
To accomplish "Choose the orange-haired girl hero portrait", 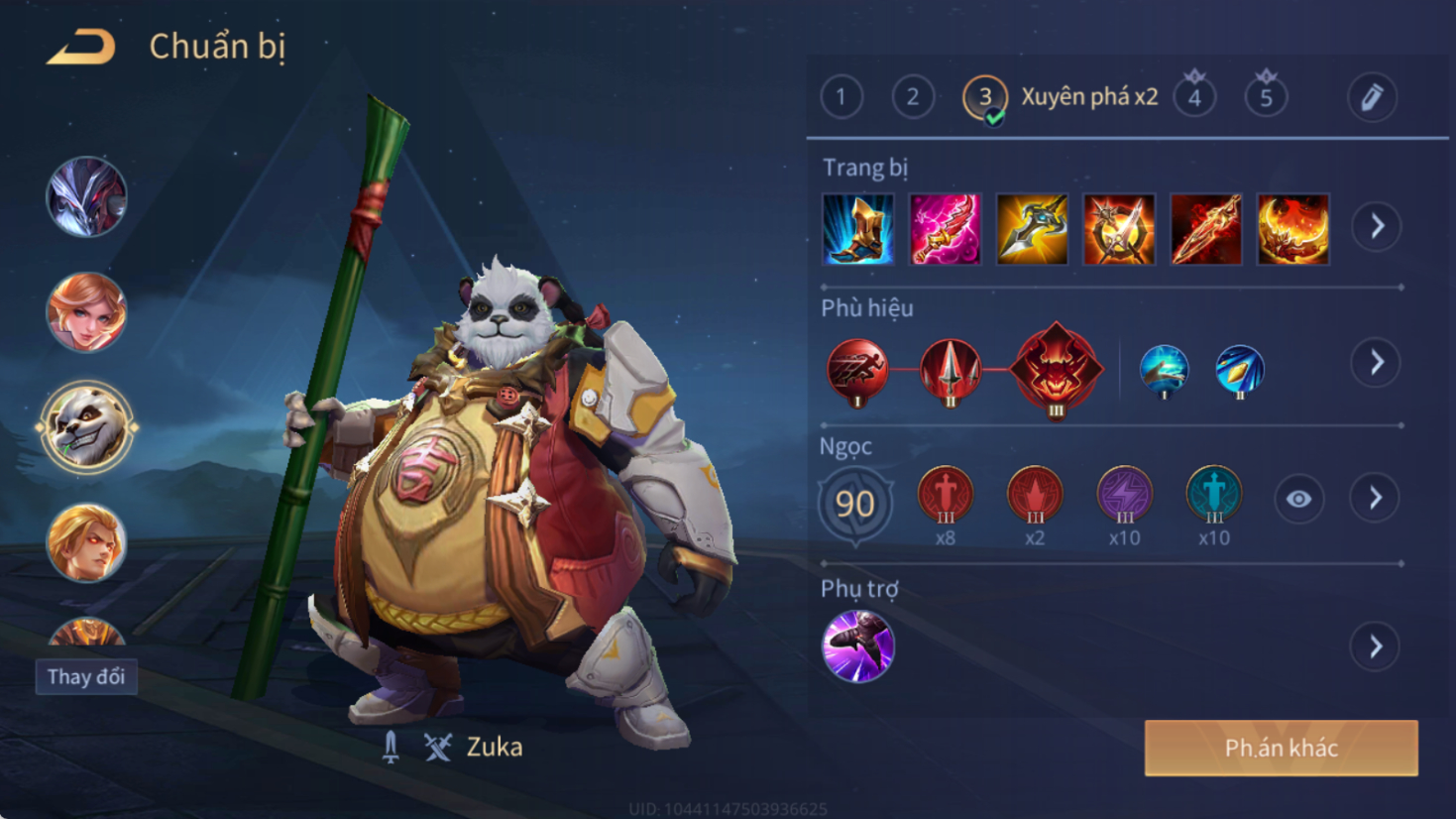I will (x=86, y=312).
